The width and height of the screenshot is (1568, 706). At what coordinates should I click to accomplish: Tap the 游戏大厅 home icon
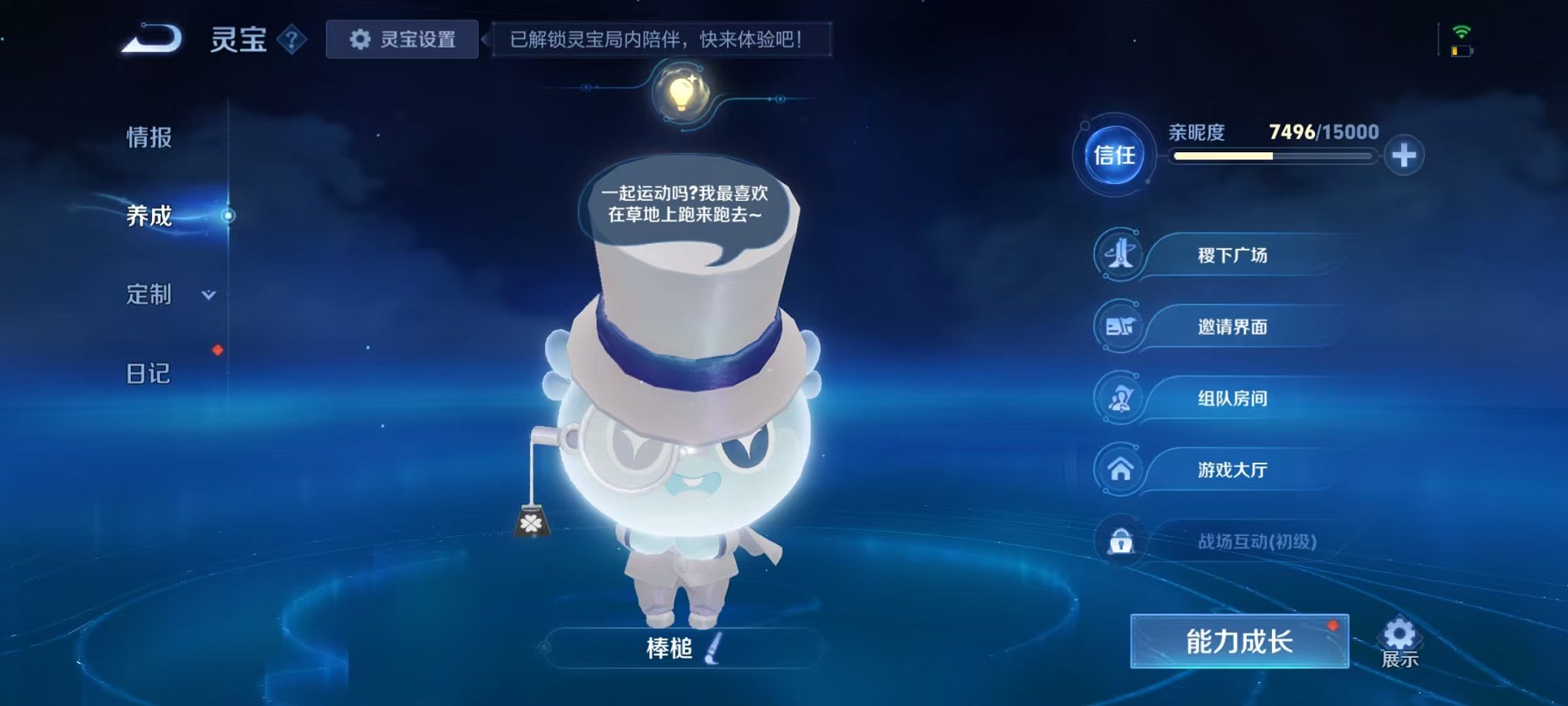(1121, 468)
